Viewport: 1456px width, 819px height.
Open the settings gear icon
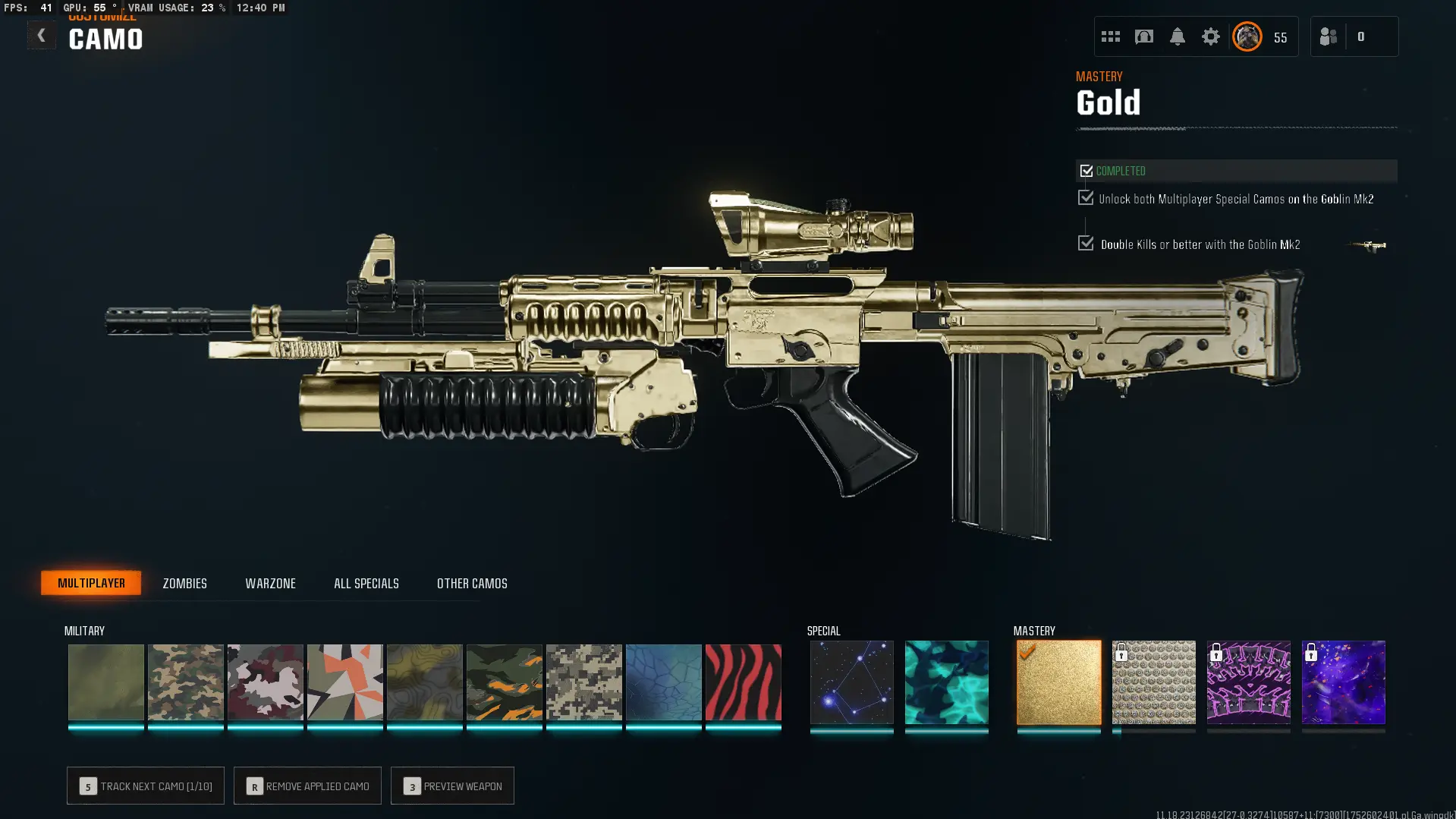coord(1210,36)
